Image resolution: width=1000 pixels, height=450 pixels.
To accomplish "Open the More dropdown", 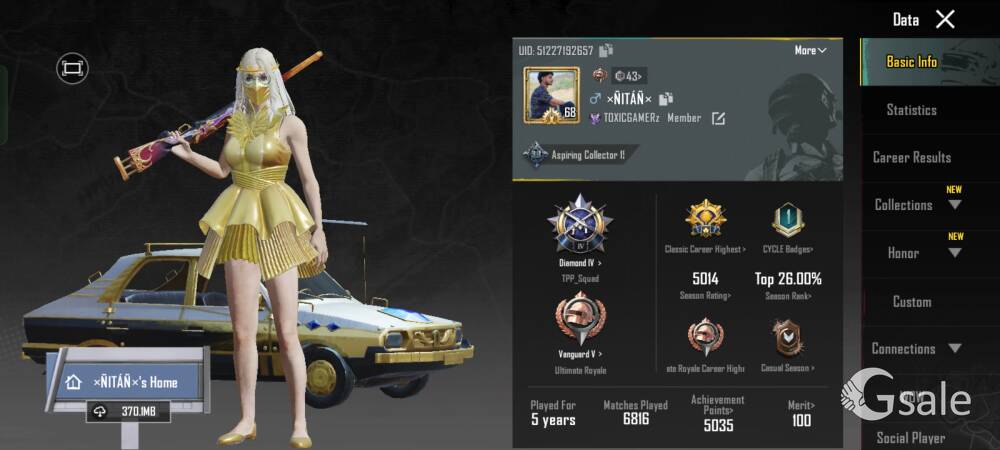I will (810, 51).
